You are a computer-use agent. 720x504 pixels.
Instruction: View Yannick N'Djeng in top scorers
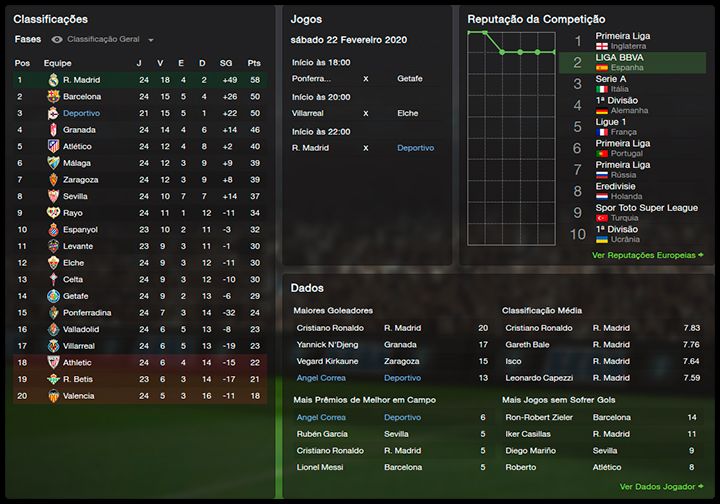point(326,344)
